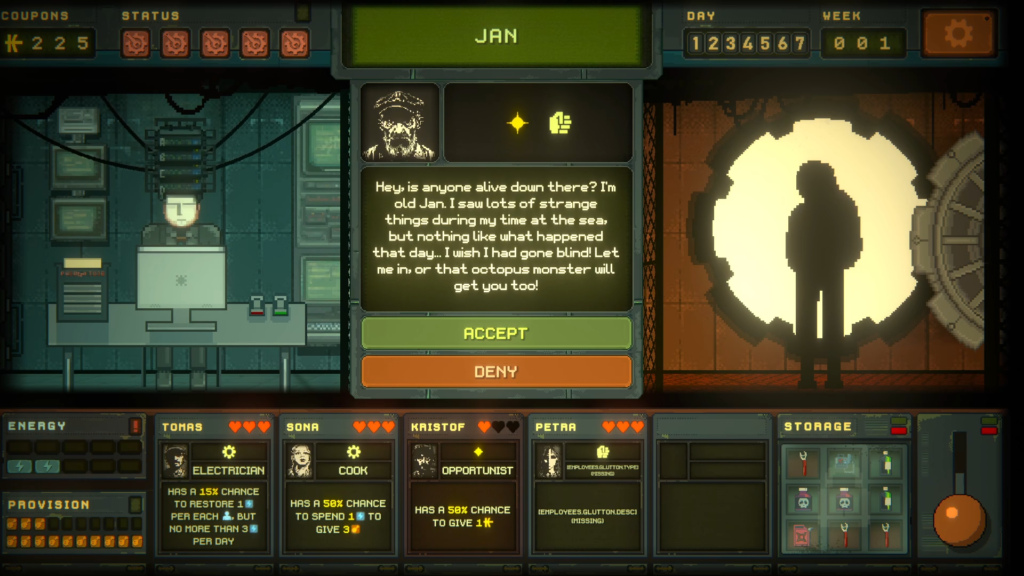Select Petra's employee card
Image resolution: width=1024 pixels, height=576 pixels.
[589, 485]
